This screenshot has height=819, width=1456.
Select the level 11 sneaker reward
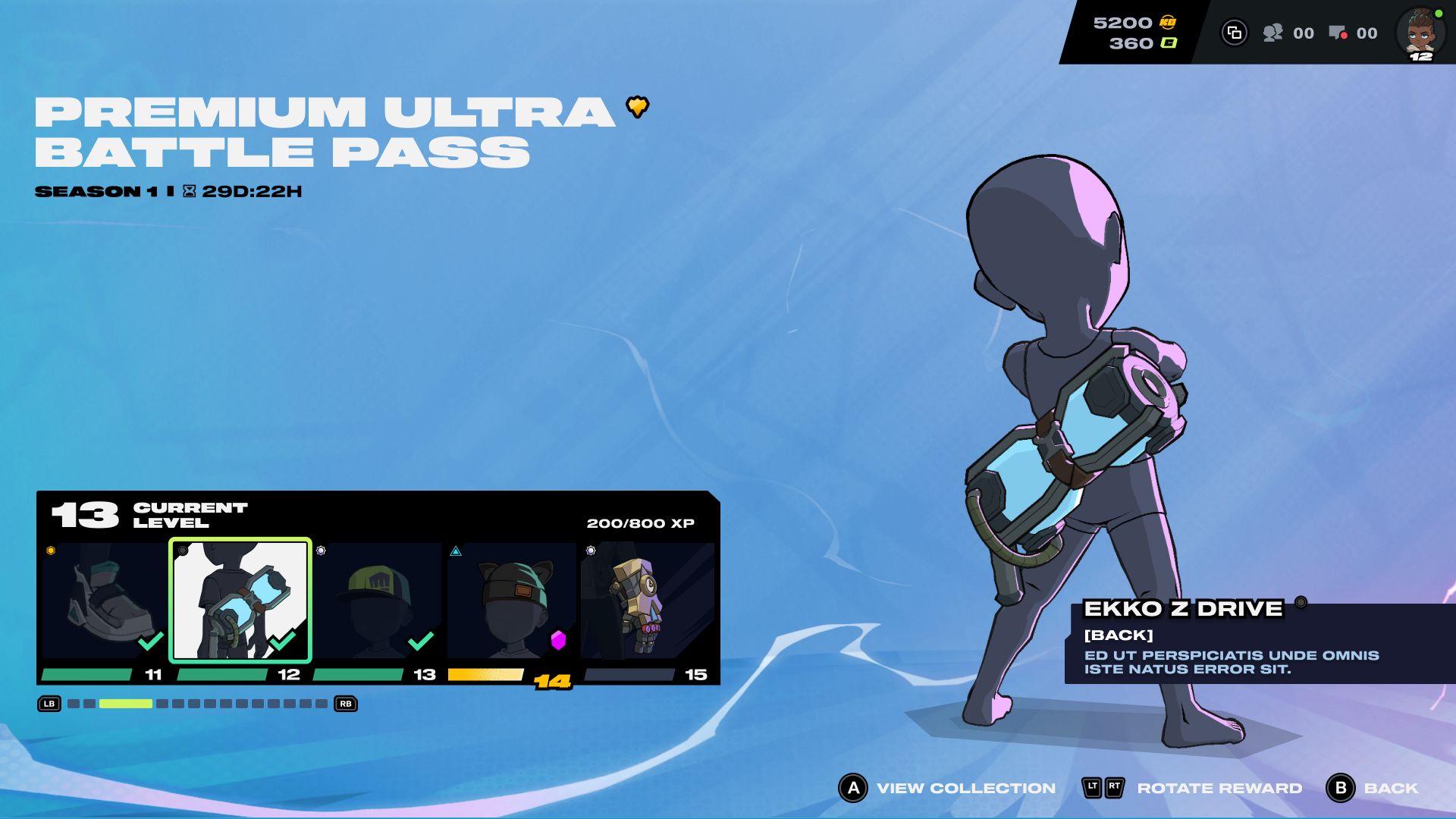(x=104, y=600)
